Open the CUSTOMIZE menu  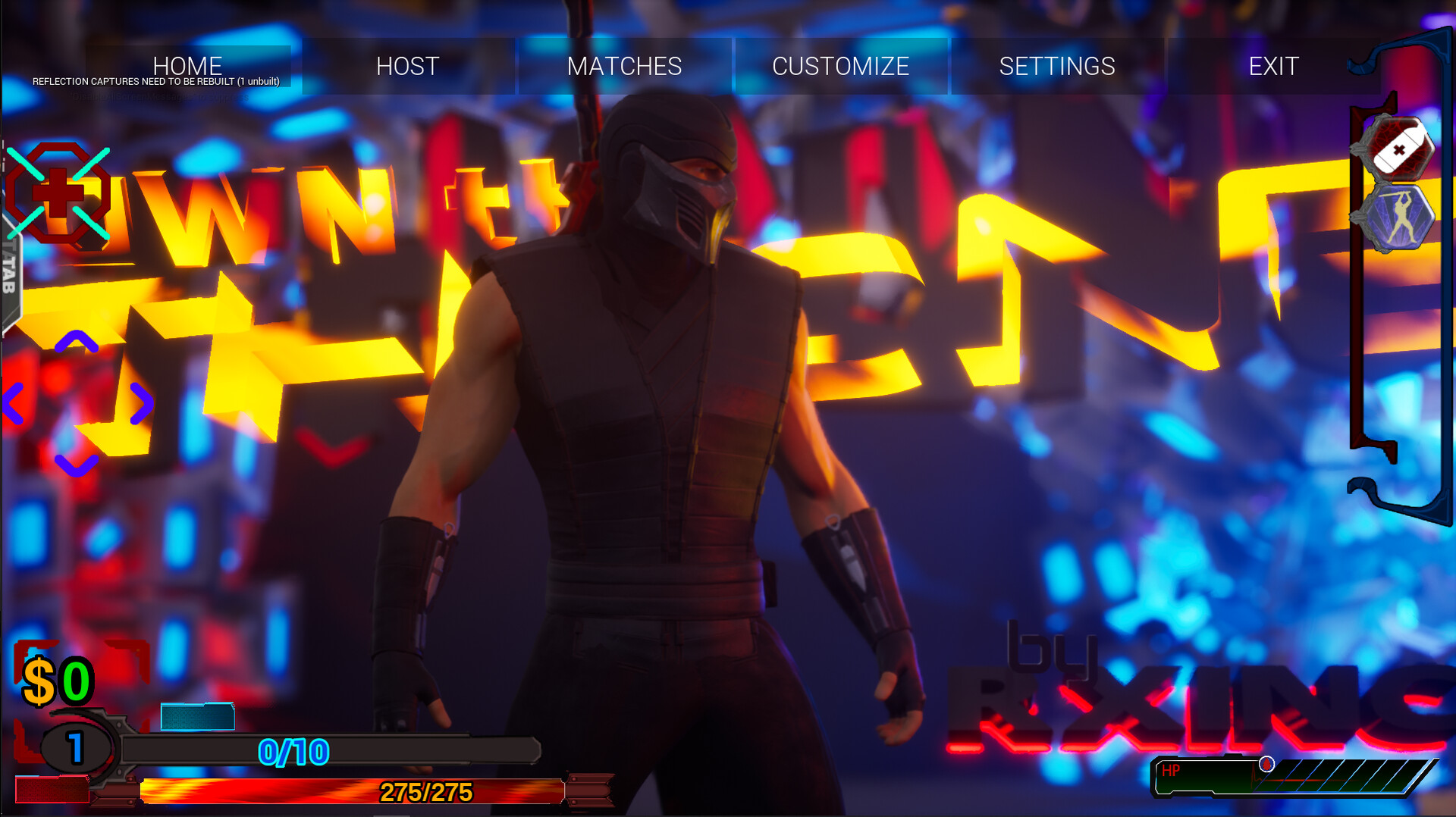pos(840,67)
